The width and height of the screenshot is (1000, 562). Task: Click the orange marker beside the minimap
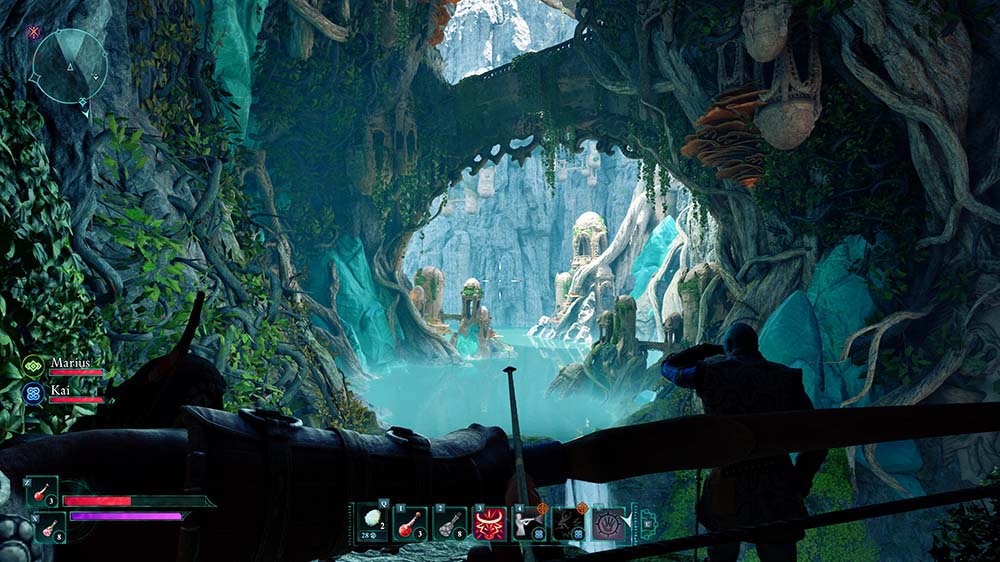point(34,32)
